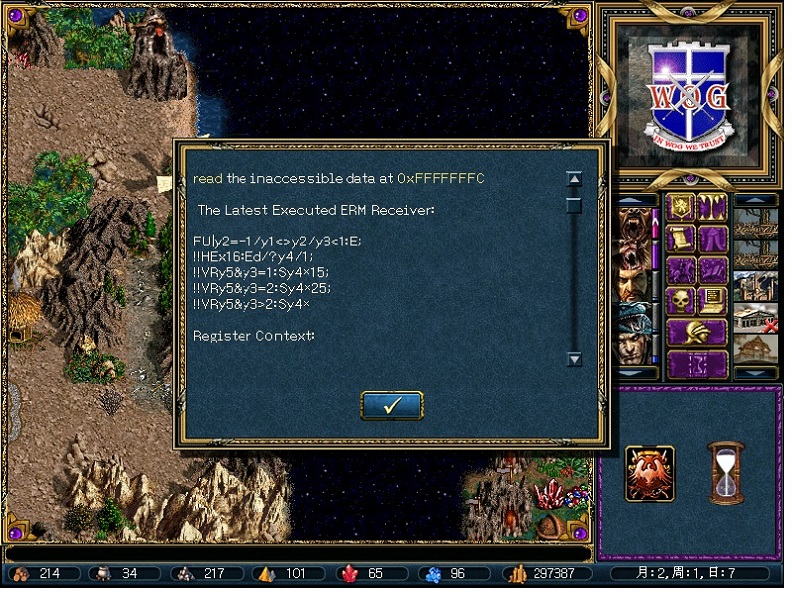Select the snowy town with red X
This screenshot has height=594, width=792.
pyautogui.click(x=756, y=318)
